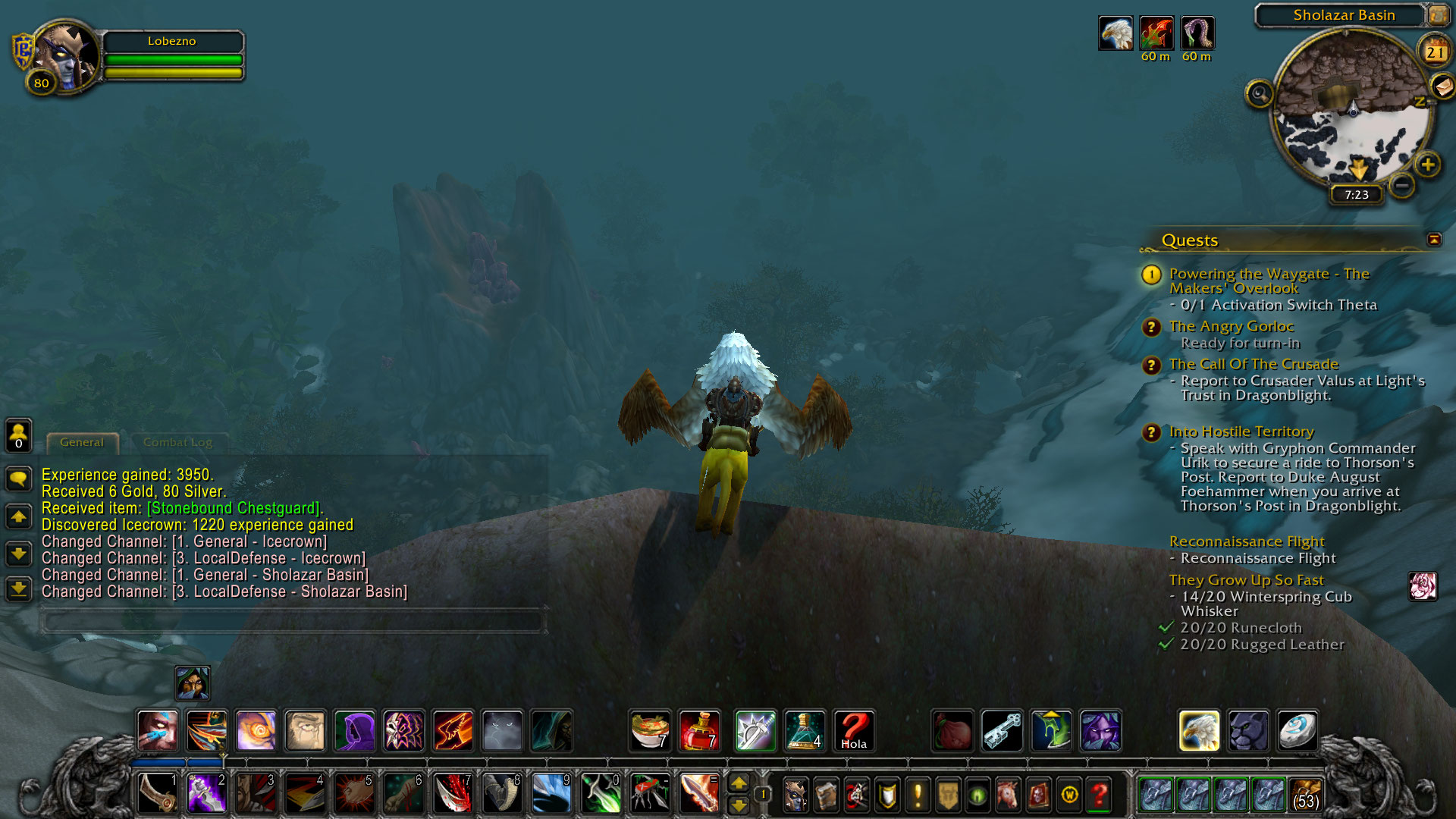Zoom in on the minimap

tap(1428, 165)
